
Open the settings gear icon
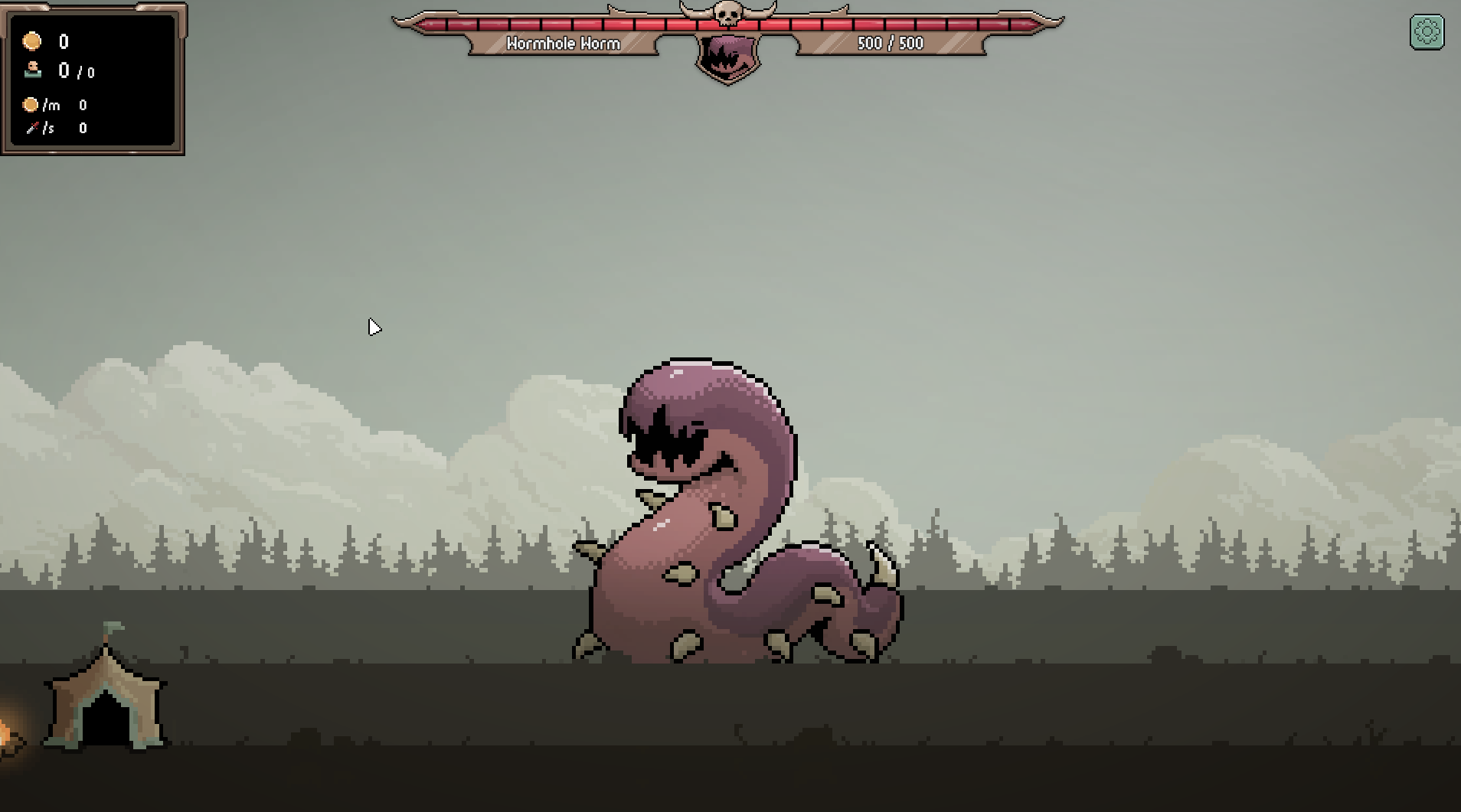(1426, 33)
